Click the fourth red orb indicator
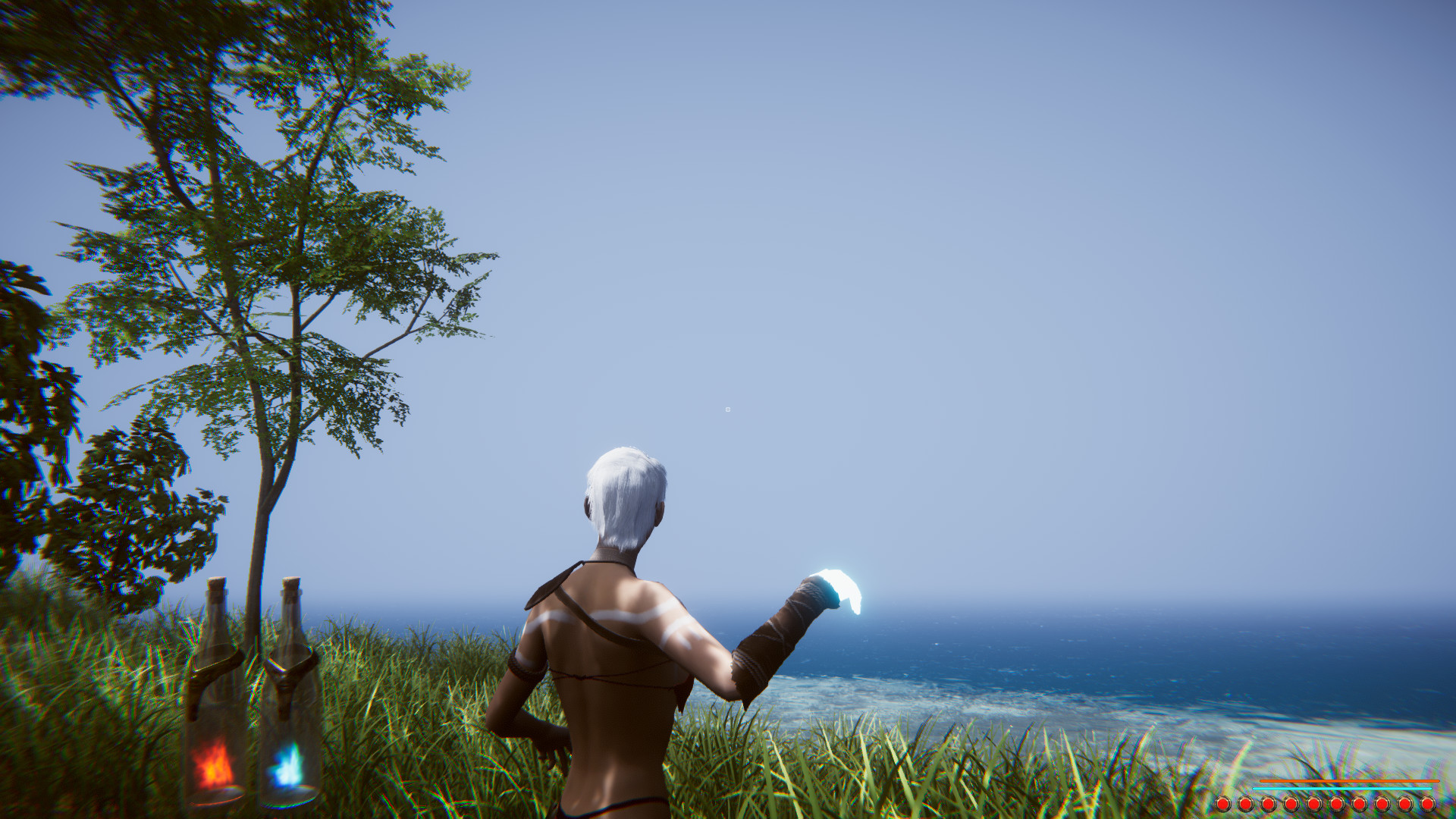Viewport: 1456px width, 819px height. pos(1290,803)
